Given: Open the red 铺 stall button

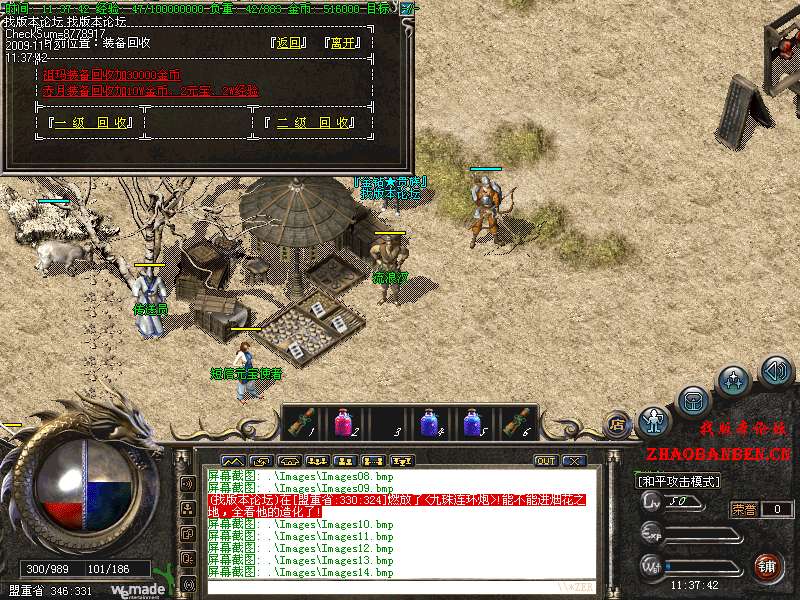Looking at the screenshot, I should pos(768,566).
